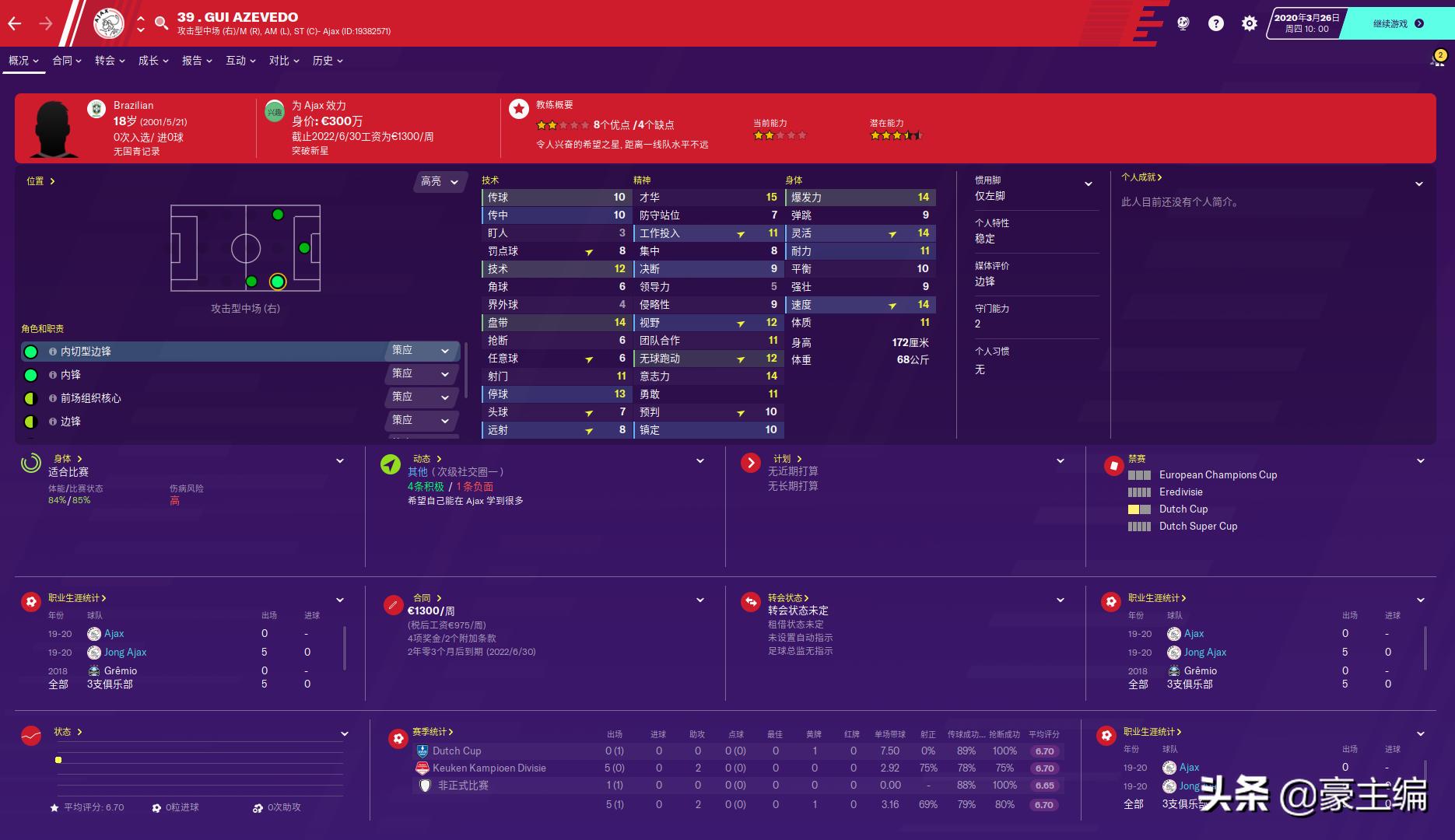Open the 策应 duty dropdown for 内切型边锋
Image resolution: width=1455 pixels, height=840 pixels.
[421, 351]
